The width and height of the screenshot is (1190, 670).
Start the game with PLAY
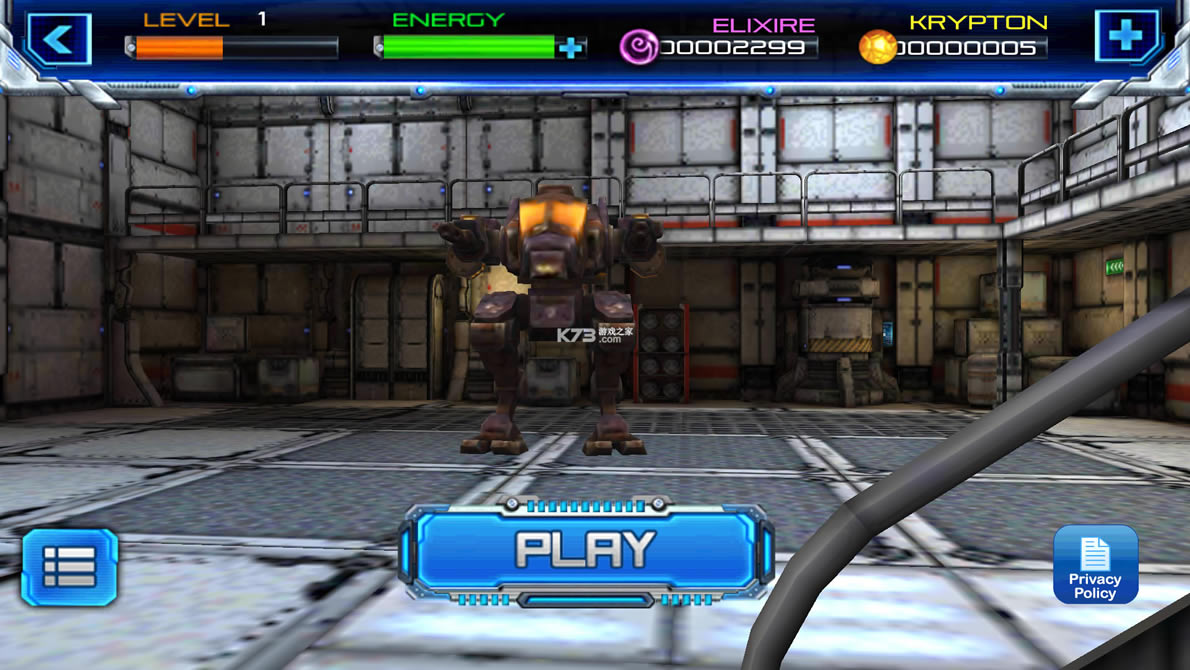[585, 551]
